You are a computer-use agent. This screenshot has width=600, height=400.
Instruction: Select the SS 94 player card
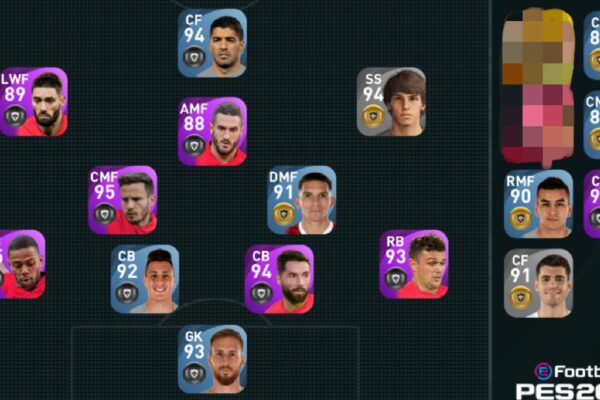(x=392, y=102)
